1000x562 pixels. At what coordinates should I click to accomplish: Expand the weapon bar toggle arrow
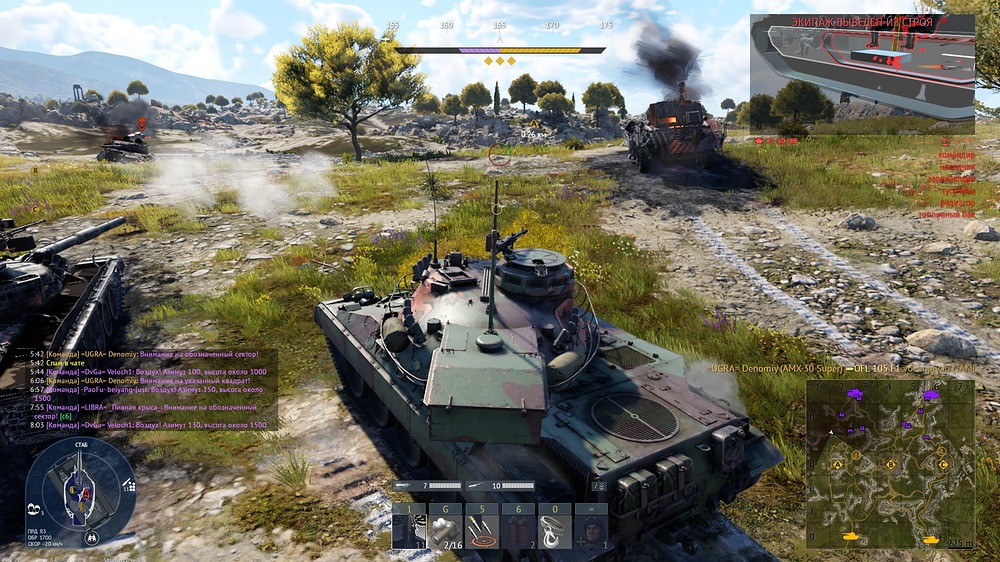(599, 487)
